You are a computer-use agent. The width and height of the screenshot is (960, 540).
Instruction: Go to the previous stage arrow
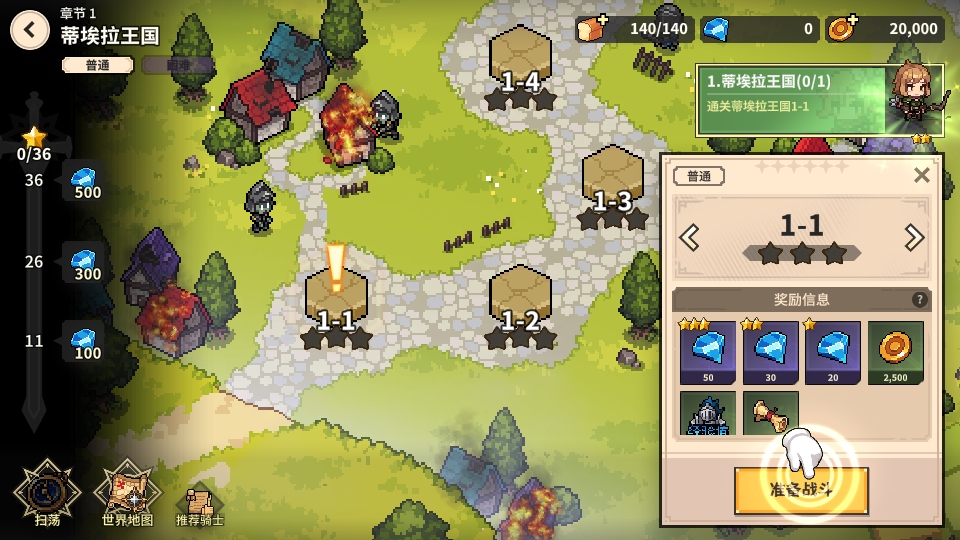[x=689, y=238]
